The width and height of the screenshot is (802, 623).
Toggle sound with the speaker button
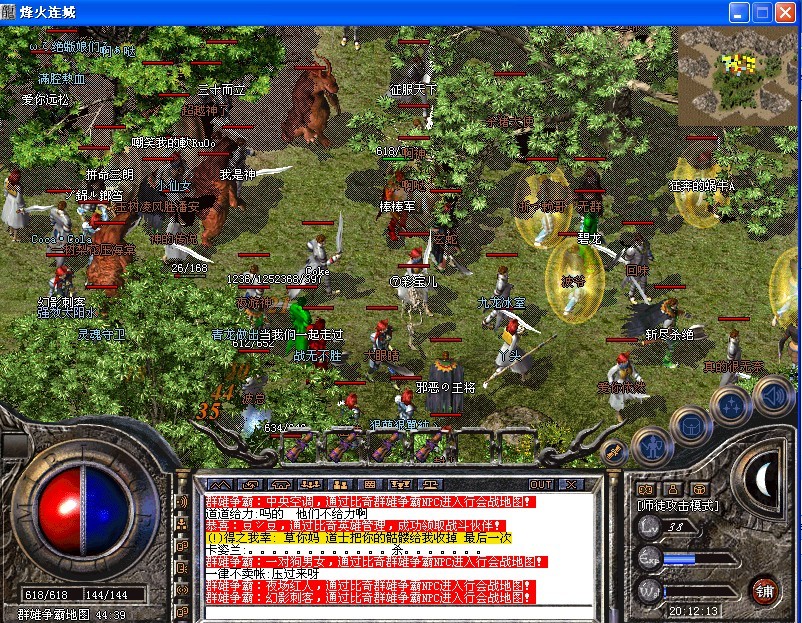tap(771, 394)
